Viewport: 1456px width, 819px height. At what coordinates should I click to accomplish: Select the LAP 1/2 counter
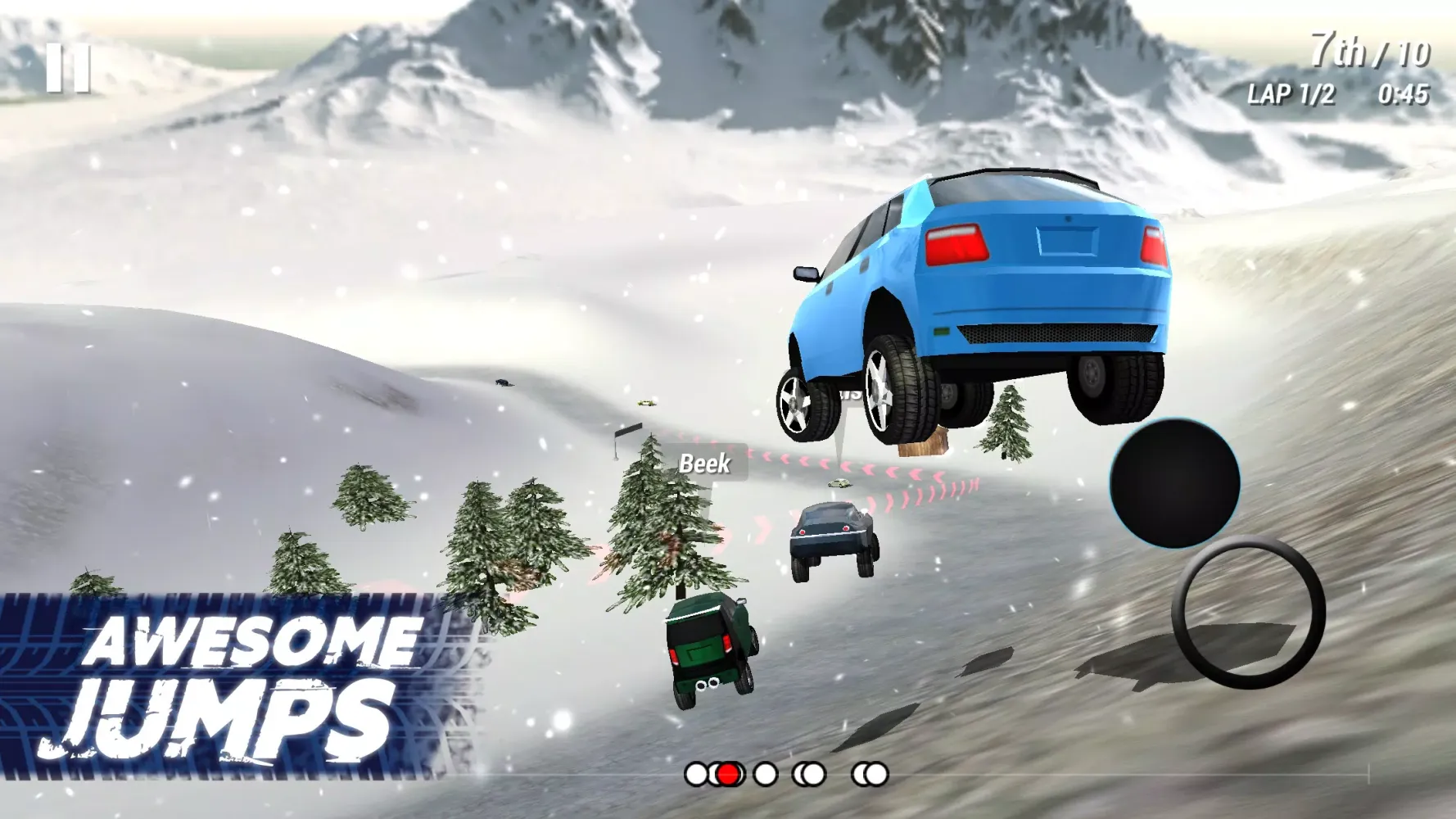coord(1291,94)
